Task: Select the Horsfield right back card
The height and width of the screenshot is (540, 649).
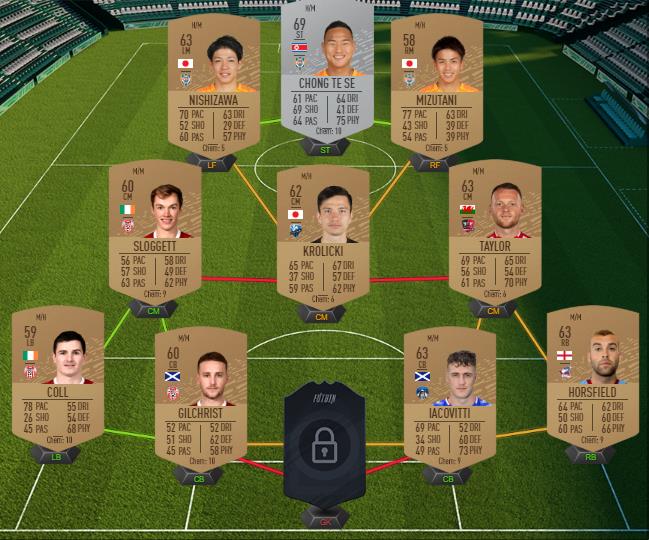Action: click(x=592, y=380)
